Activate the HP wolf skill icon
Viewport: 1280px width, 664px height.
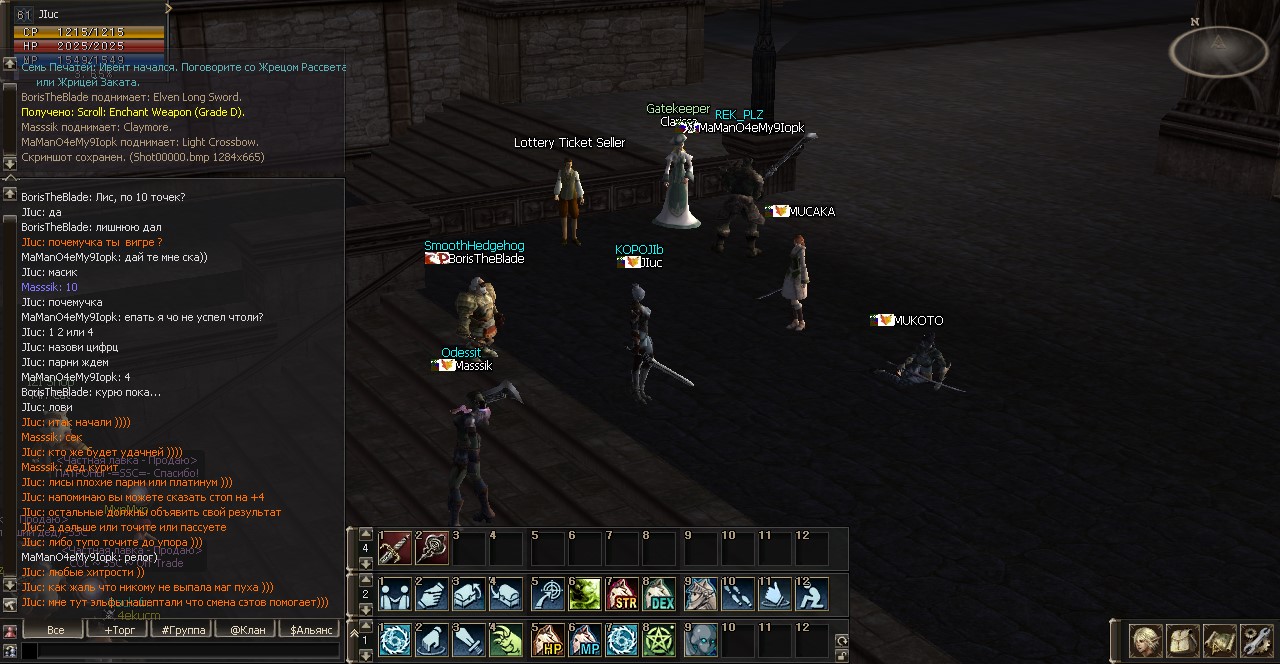(x=546, y=640)
